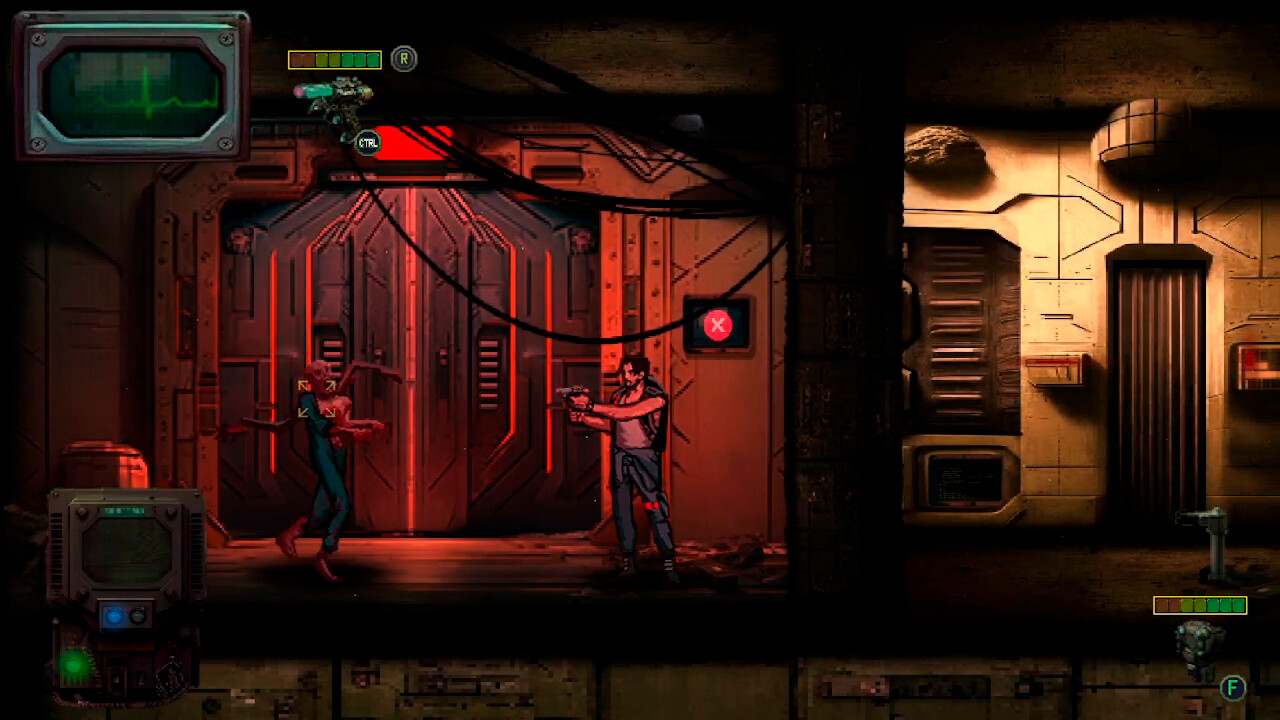1280x720 pixels.
Task: Click the black dial next to the blue button
Action: click(137, 617)
